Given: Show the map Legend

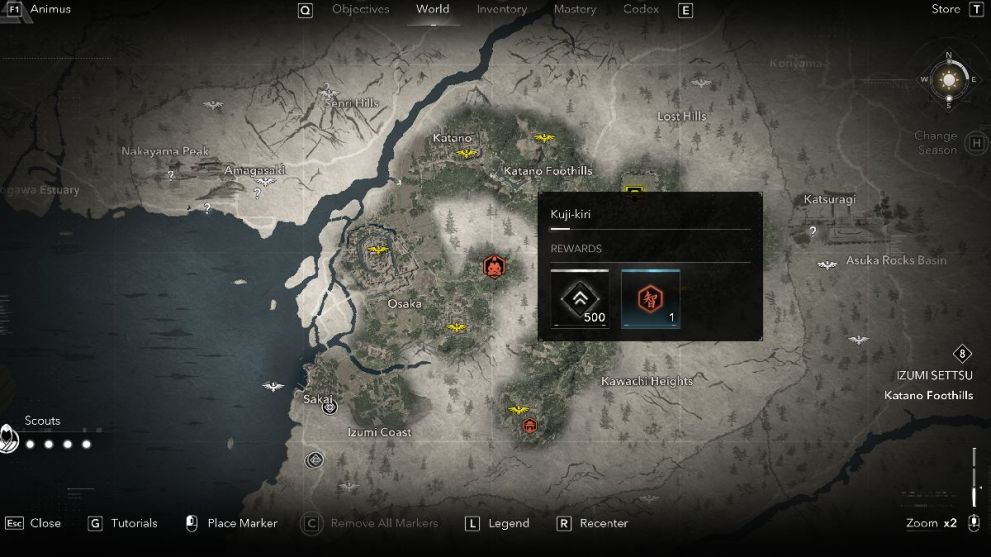Looking at the screenshot, I should (x=508, y=523).
